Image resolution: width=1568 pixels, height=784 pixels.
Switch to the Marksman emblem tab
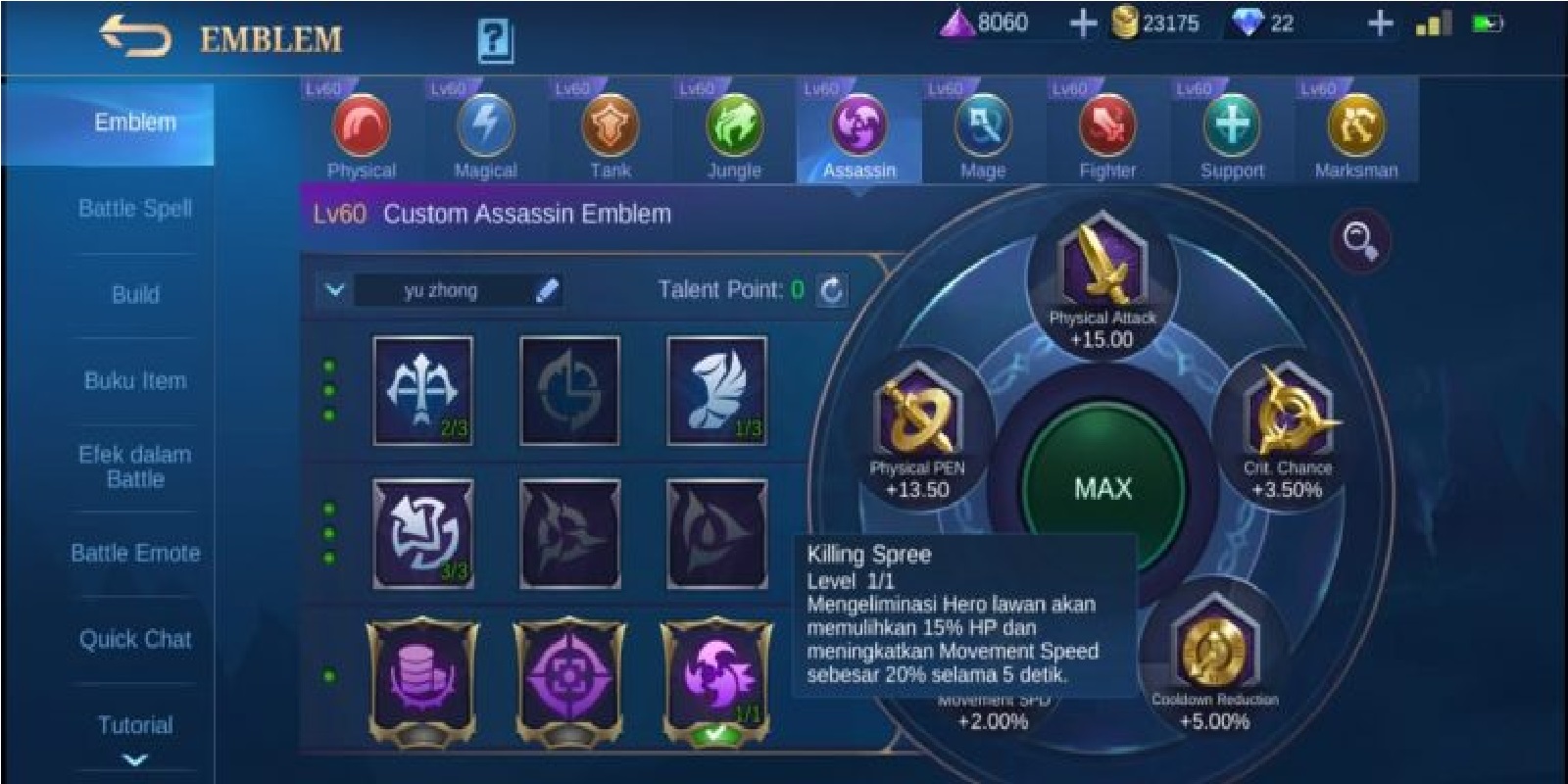coord(1356,127)
